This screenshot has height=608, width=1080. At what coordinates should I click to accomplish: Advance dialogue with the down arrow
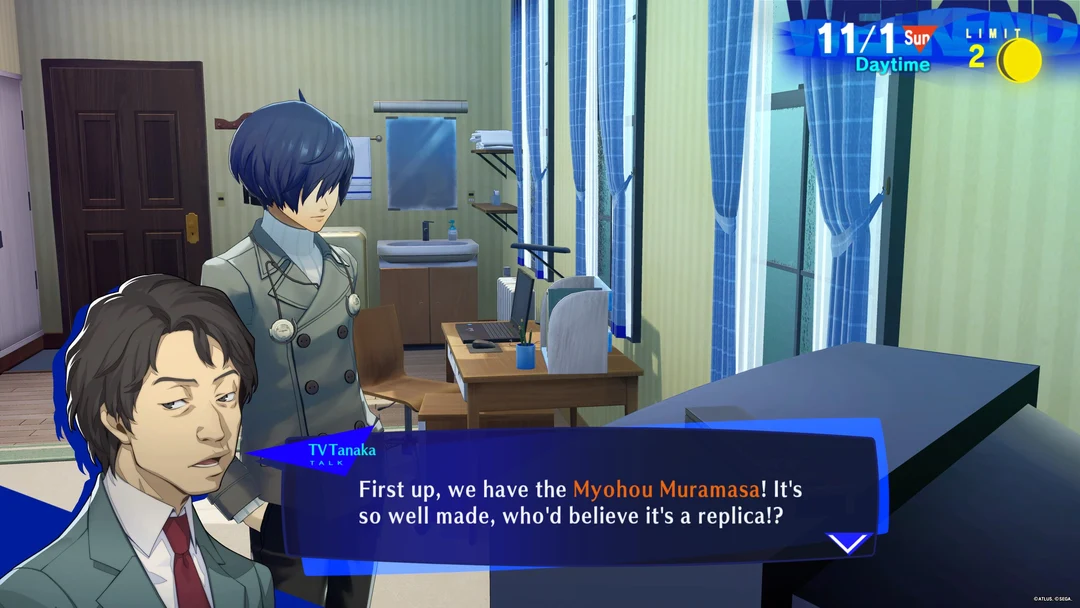[x=847, y=544]
